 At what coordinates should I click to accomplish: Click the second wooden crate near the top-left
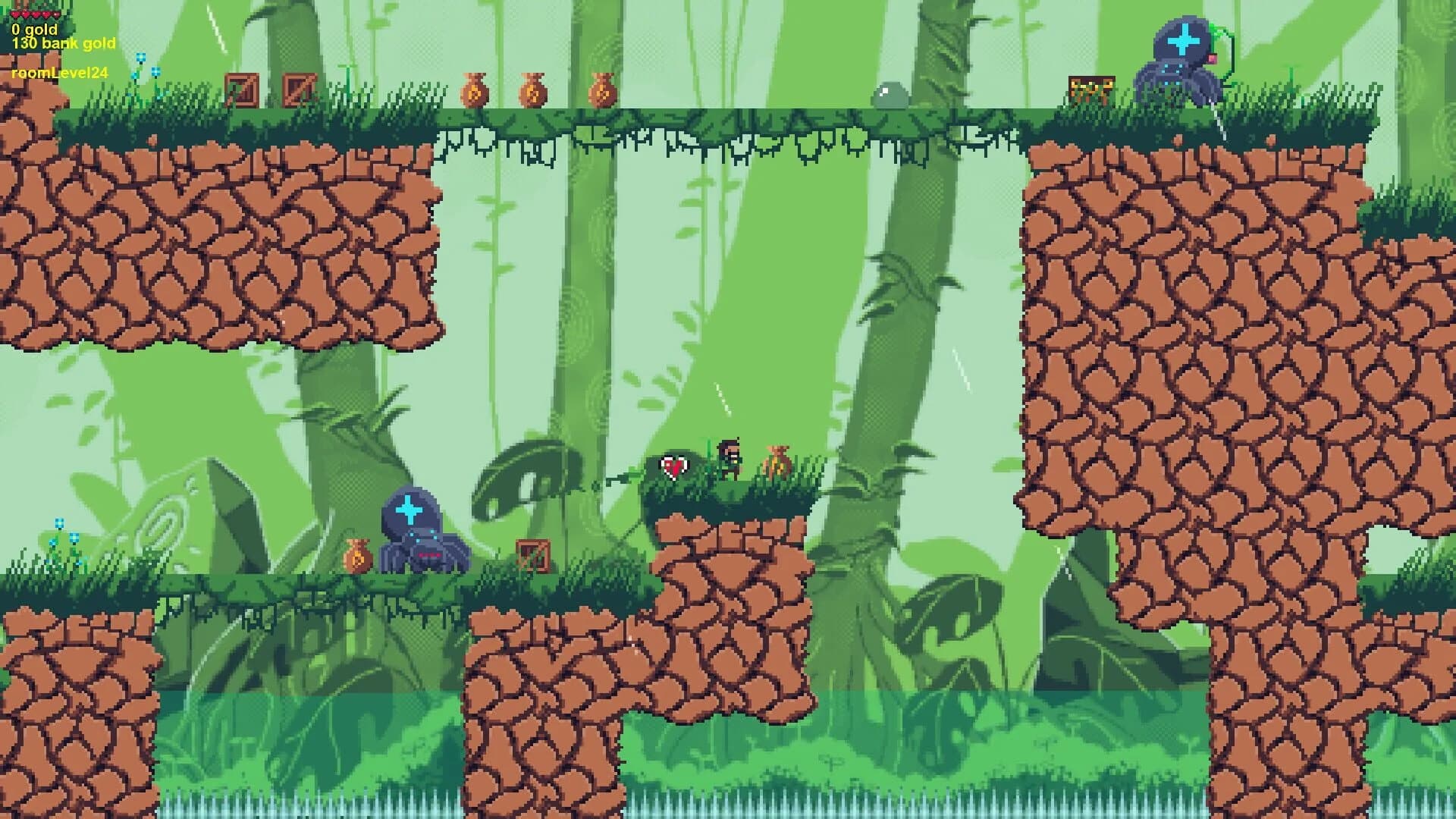(x=297, y=90)
